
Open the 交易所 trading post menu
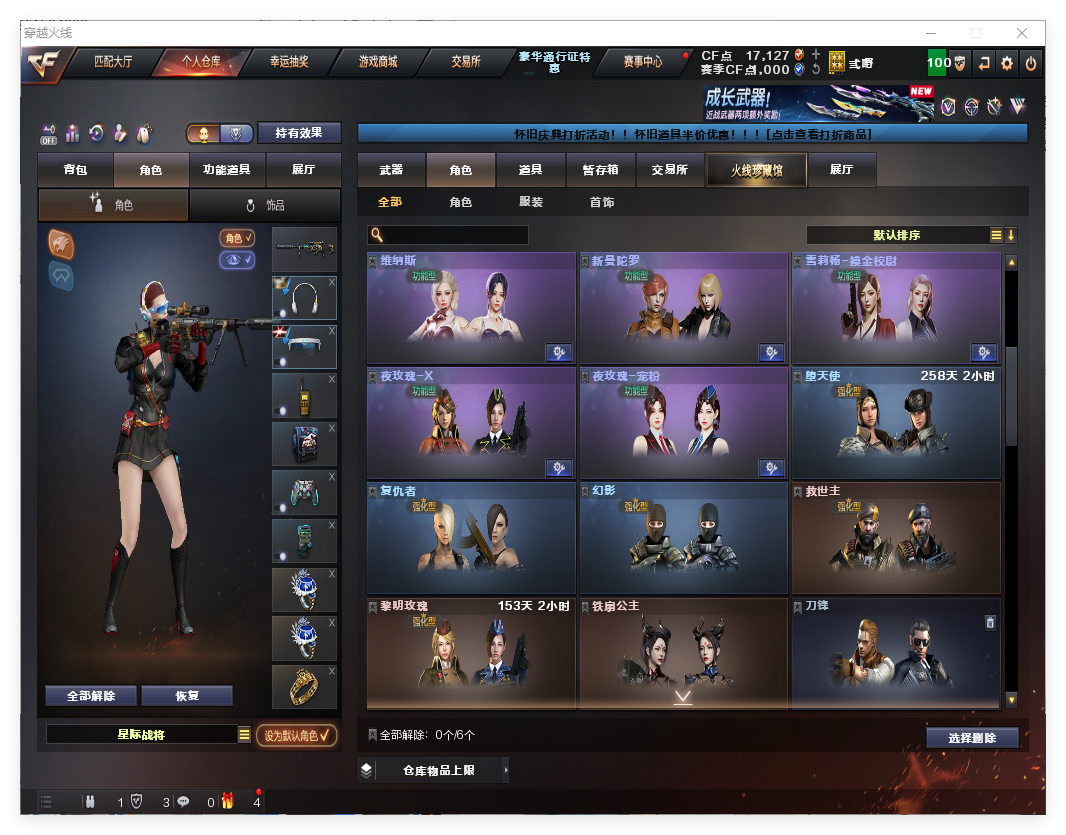pyautogui.click(x=465, y=62)
